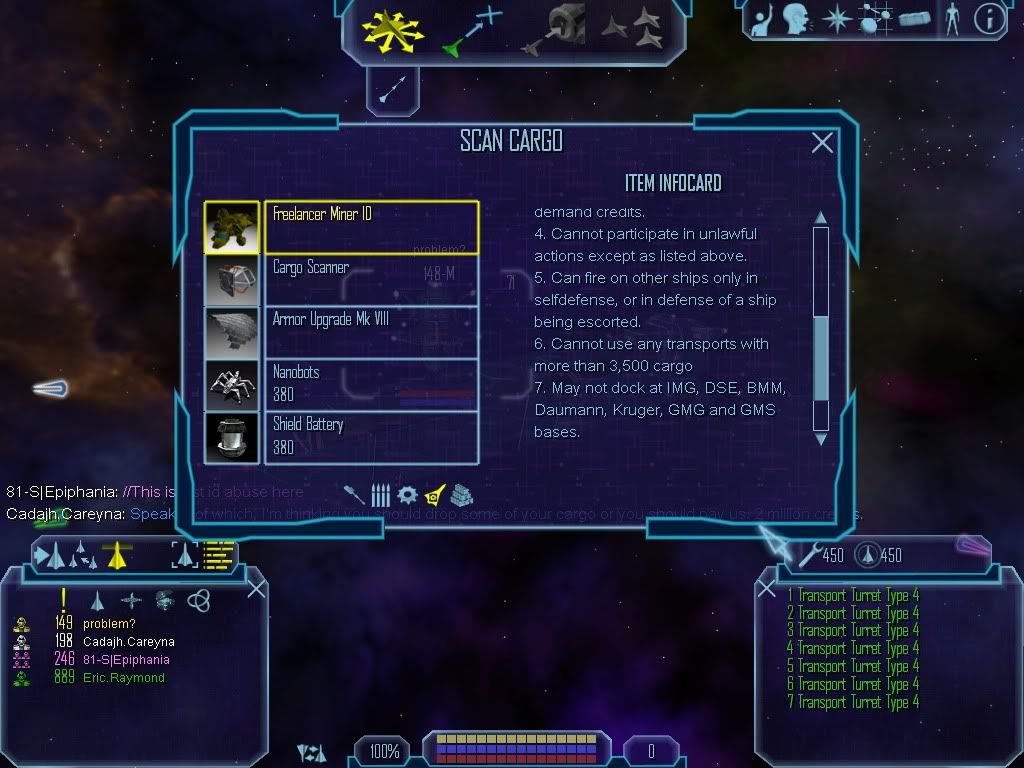Activate free flight maneuver icon

393,28
